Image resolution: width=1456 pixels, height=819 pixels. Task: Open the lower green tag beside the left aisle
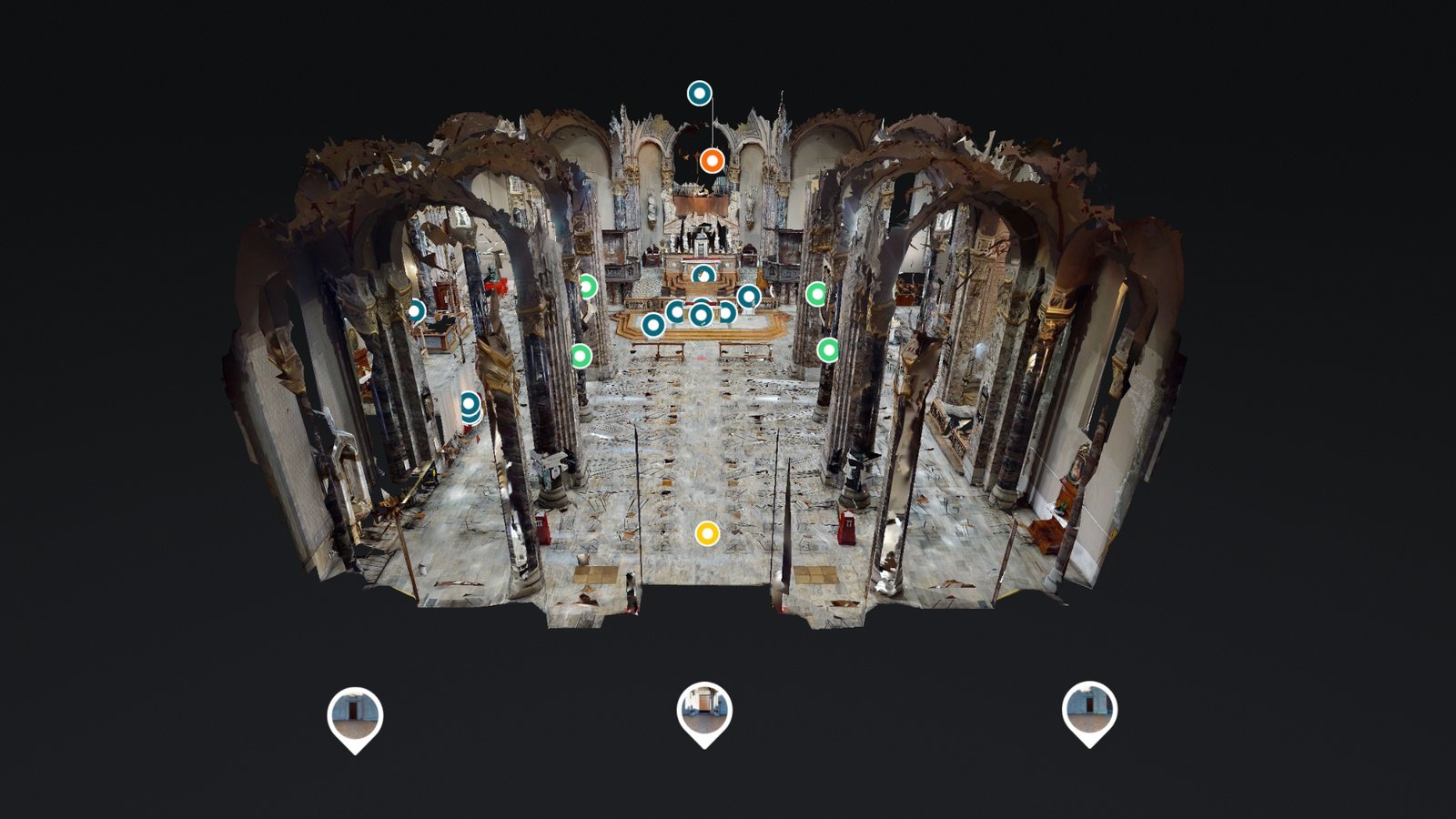click(x=581, y=354)
